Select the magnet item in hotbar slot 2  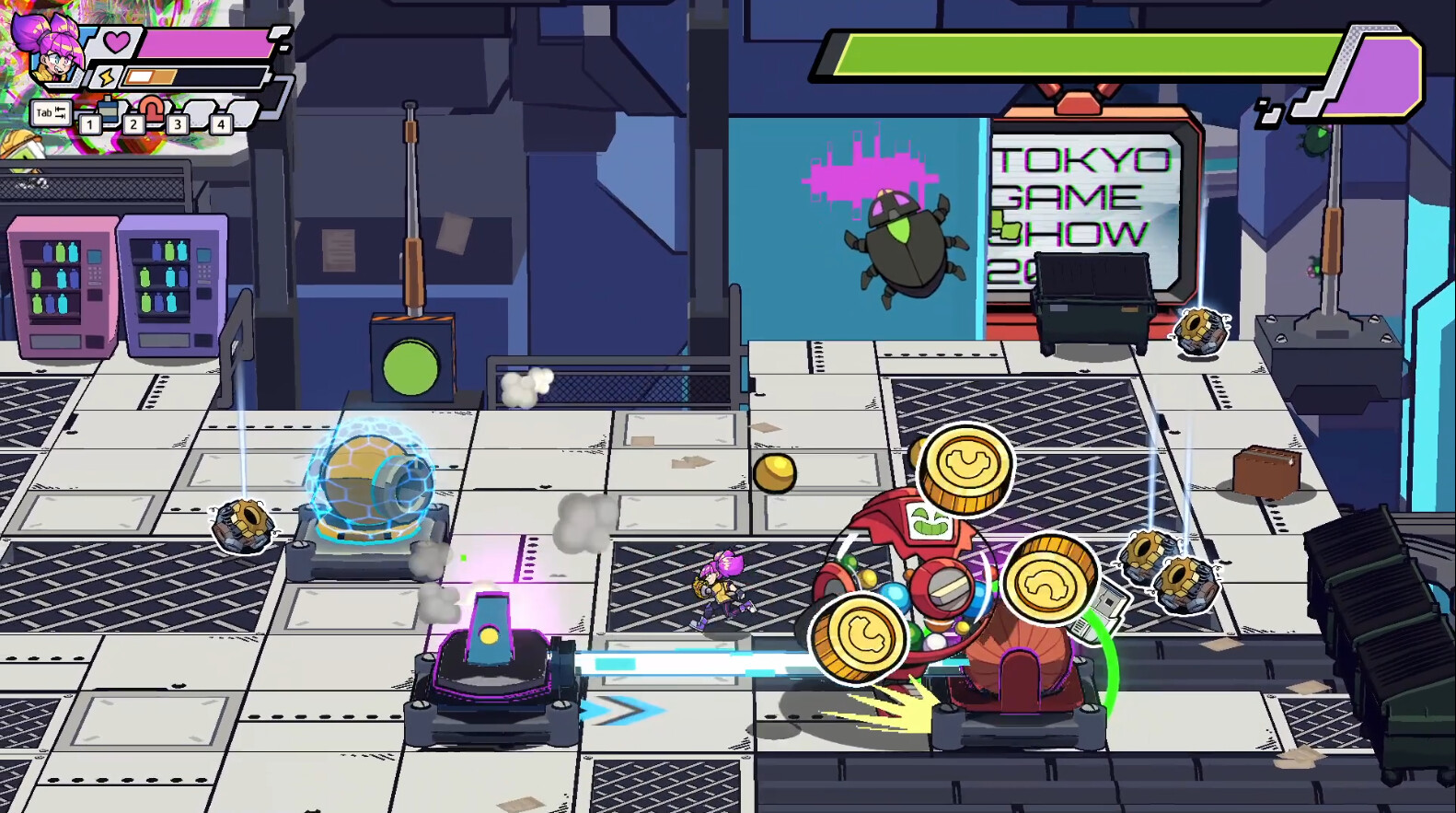(x=152, y=108)
